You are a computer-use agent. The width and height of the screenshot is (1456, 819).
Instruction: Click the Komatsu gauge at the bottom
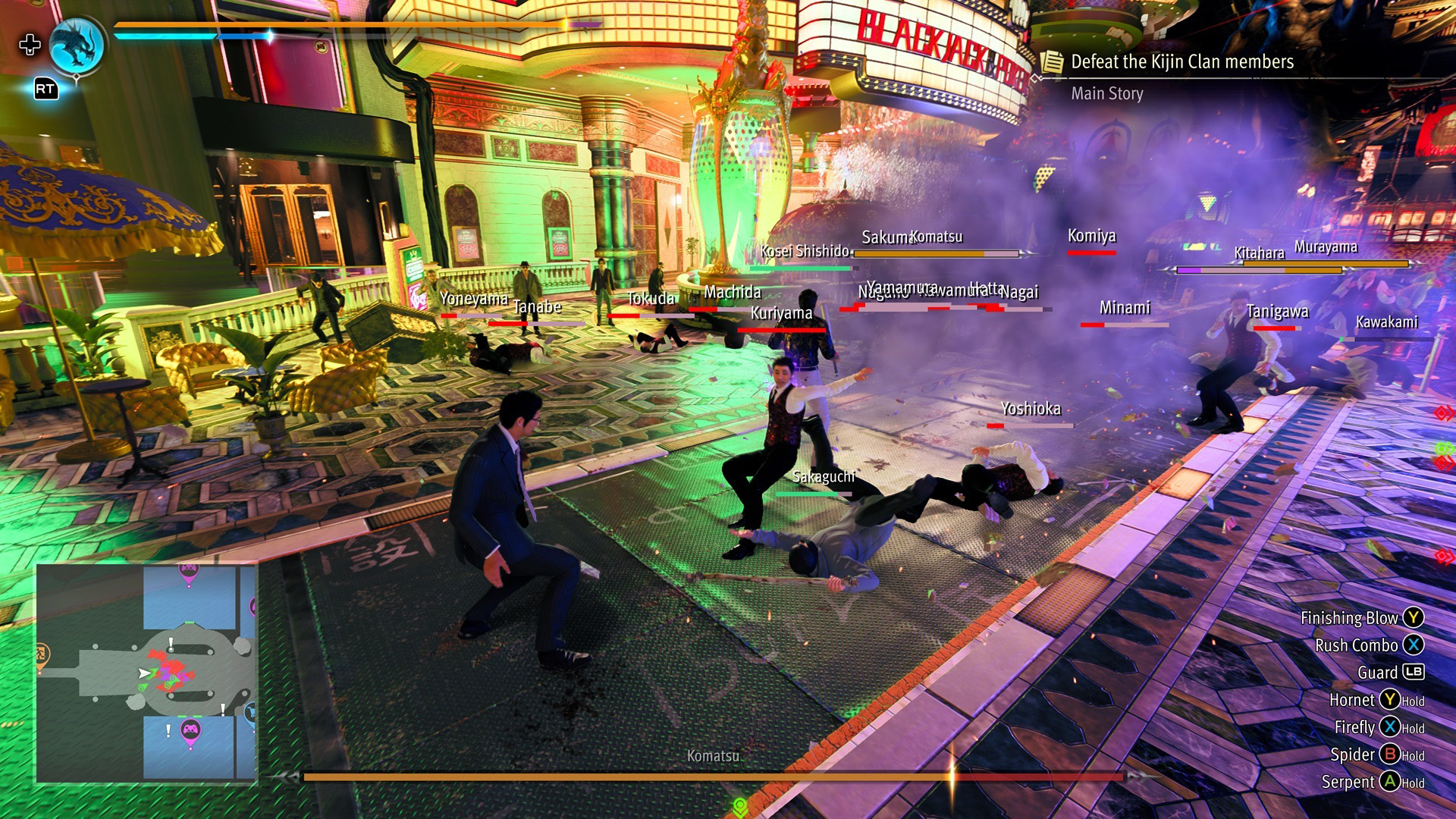[x=713, y=774]
